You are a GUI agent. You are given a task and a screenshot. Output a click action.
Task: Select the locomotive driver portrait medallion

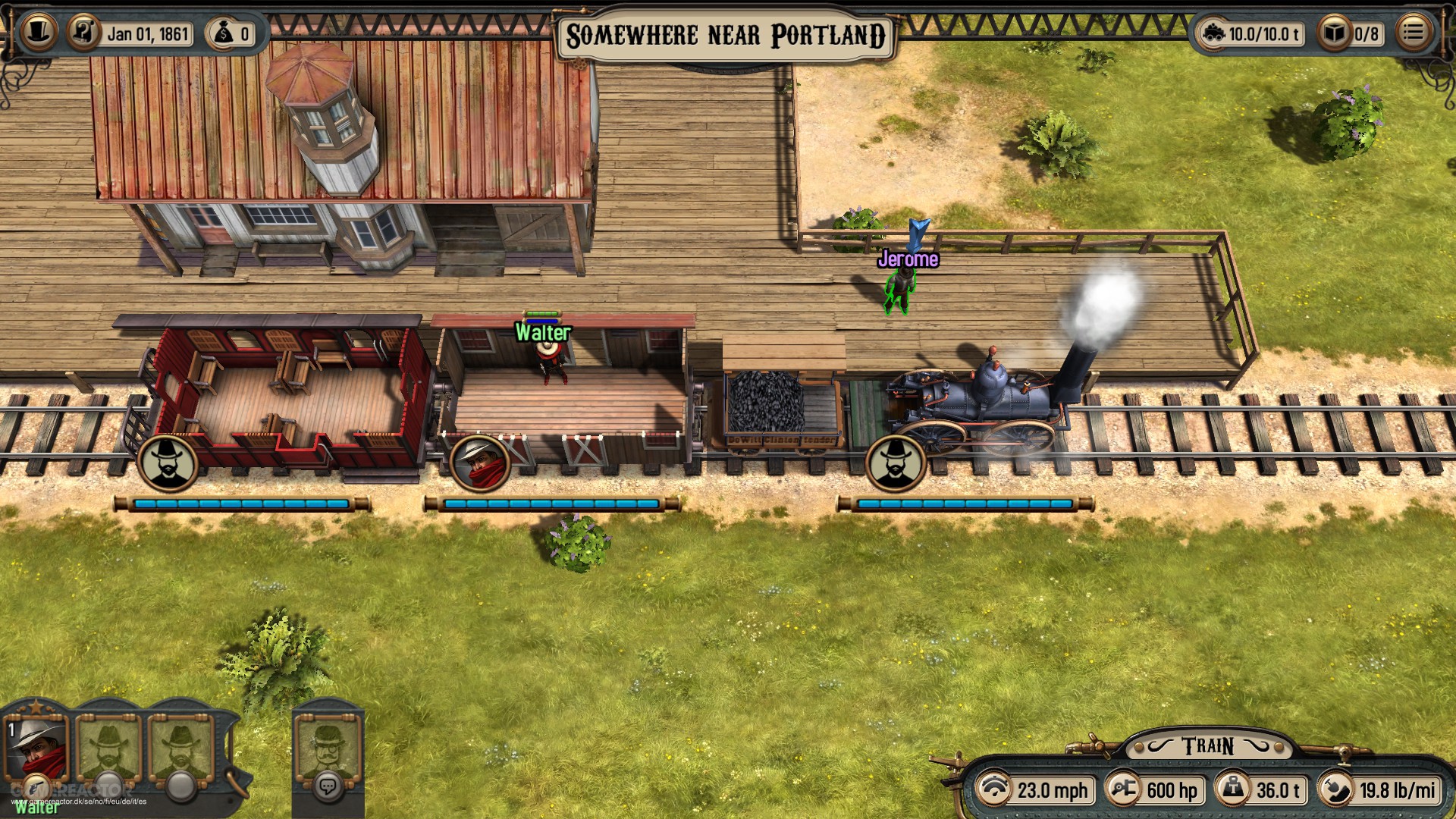coord(896,464)
